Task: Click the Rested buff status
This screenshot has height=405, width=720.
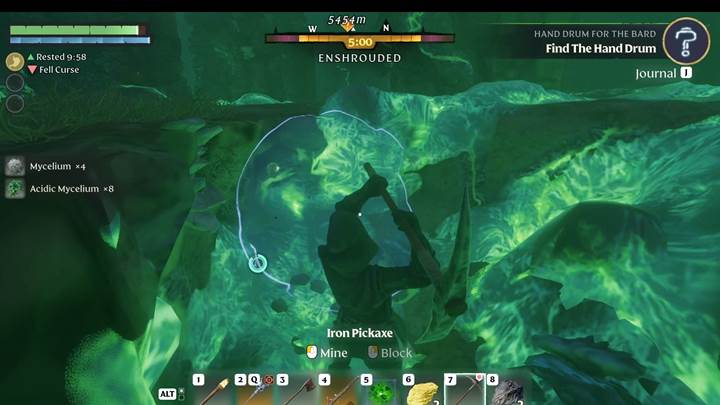Action: (x=61, y=57)
